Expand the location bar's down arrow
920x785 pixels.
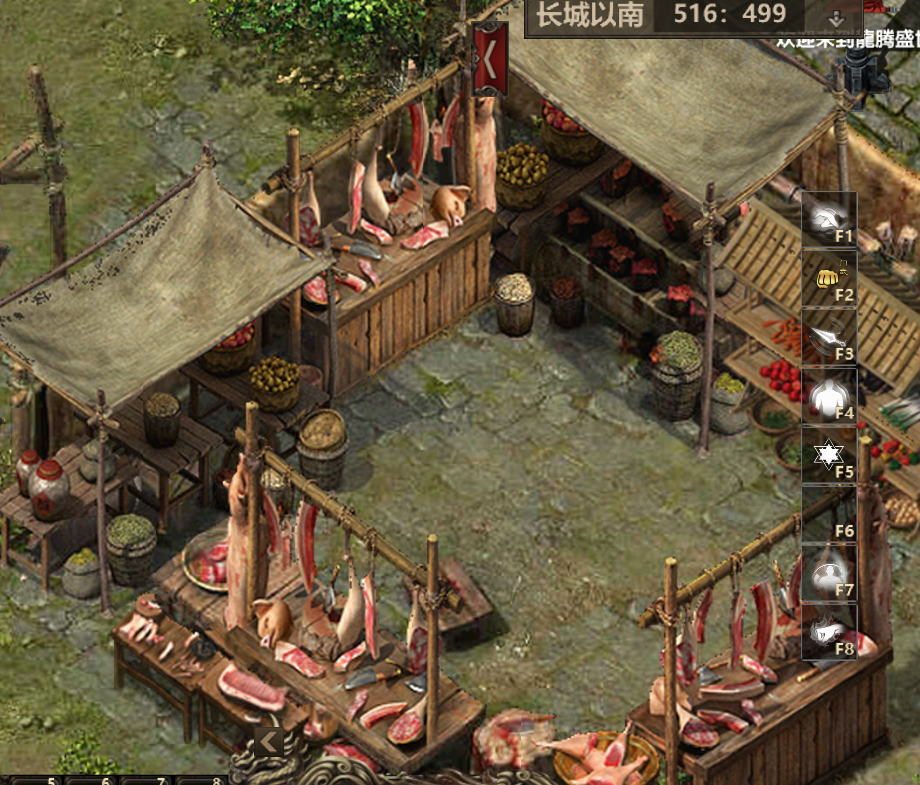838,17
